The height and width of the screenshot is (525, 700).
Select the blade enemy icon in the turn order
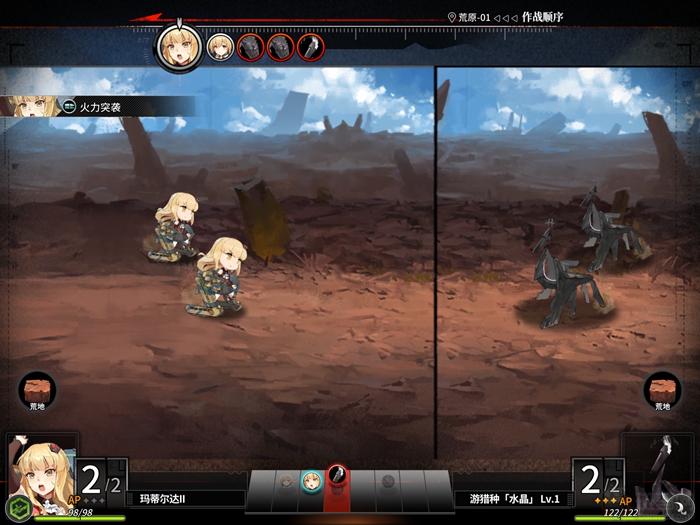310,47
